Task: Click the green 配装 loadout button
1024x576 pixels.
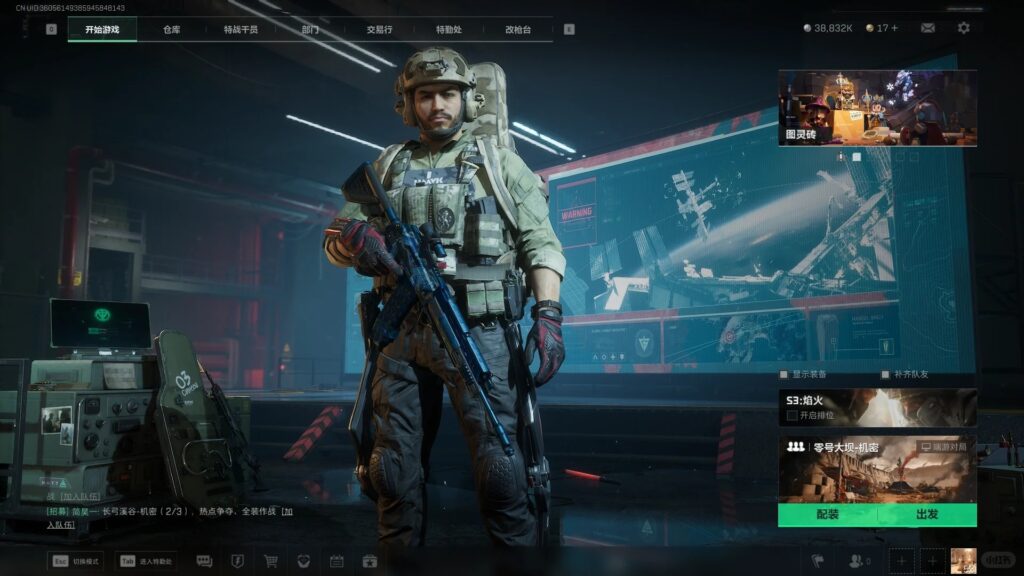Action: pos(827,514)
